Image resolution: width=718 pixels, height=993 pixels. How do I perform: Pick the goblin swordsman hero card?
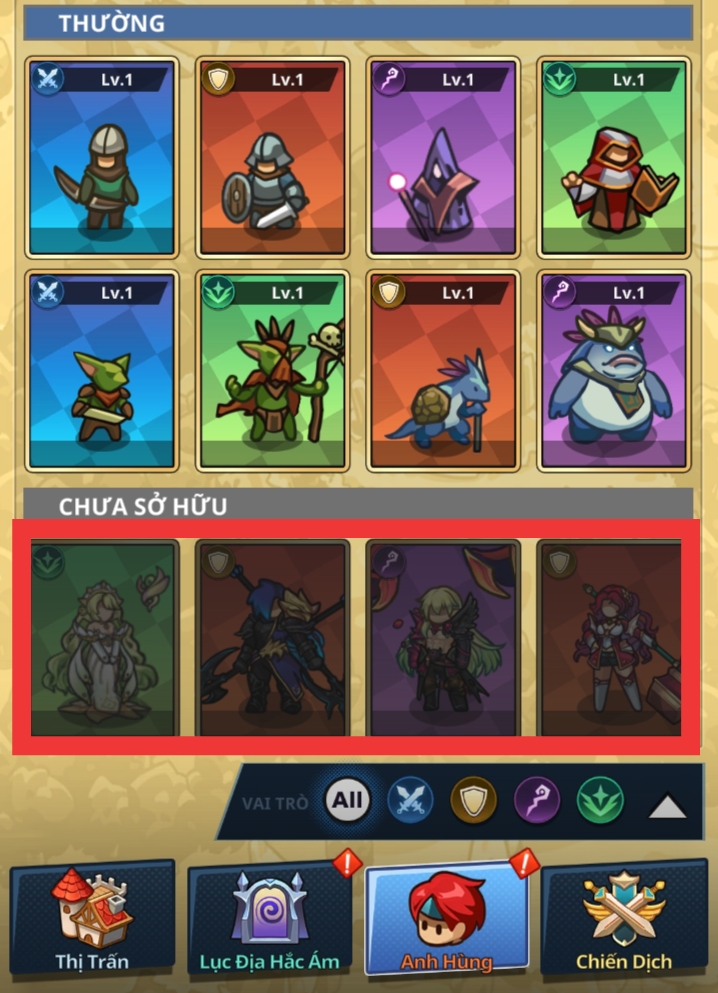pos(103,371)
